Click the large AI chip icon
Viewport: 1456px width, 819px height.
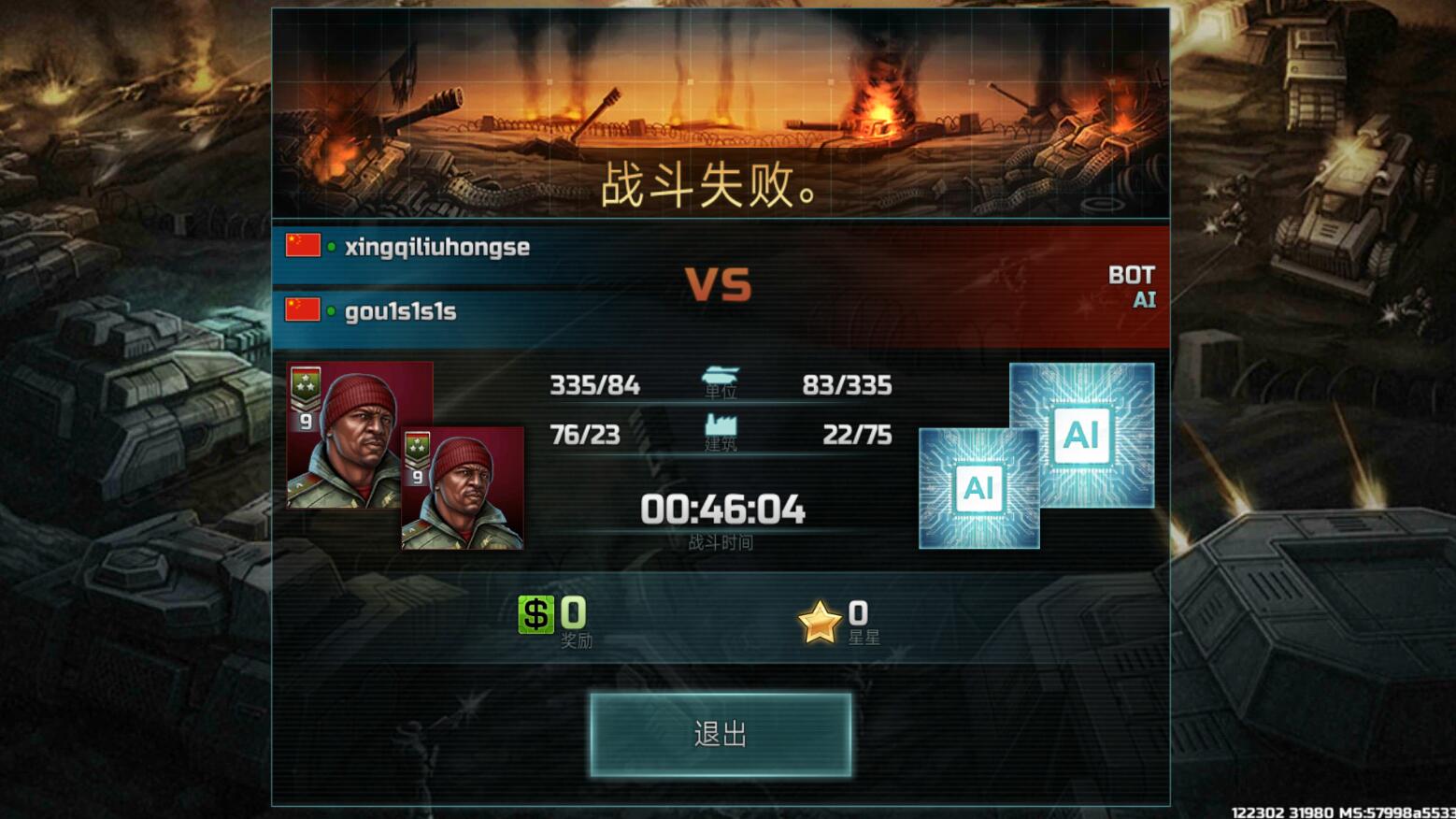(1081, 435)
